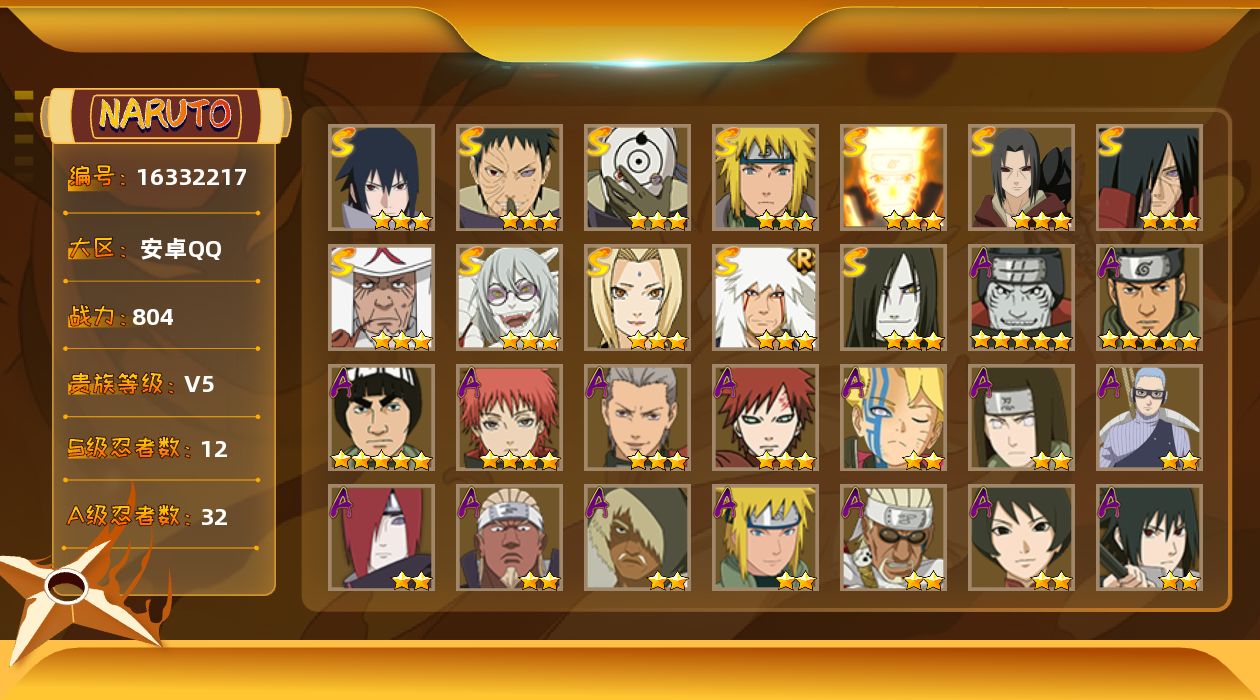Select the Kabuto card with glasses
Image resolution: width=1260 pixels, height=700 pixels.
[509, 297]
